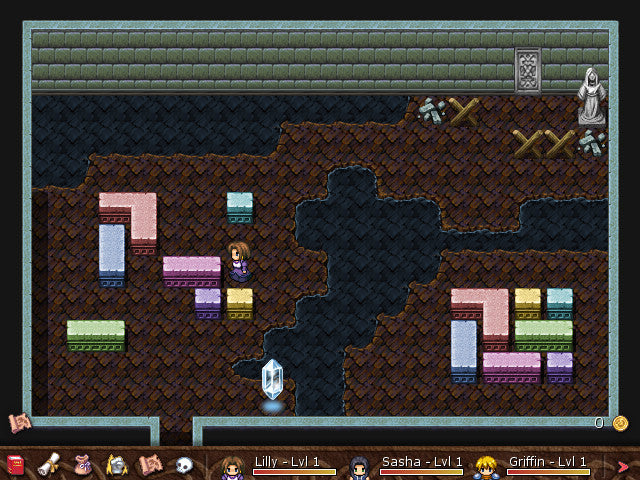Viewport: 640px width, 480px height.
Task: Click the map parchment icon above toolbar
Action: (x=18, y=422)
